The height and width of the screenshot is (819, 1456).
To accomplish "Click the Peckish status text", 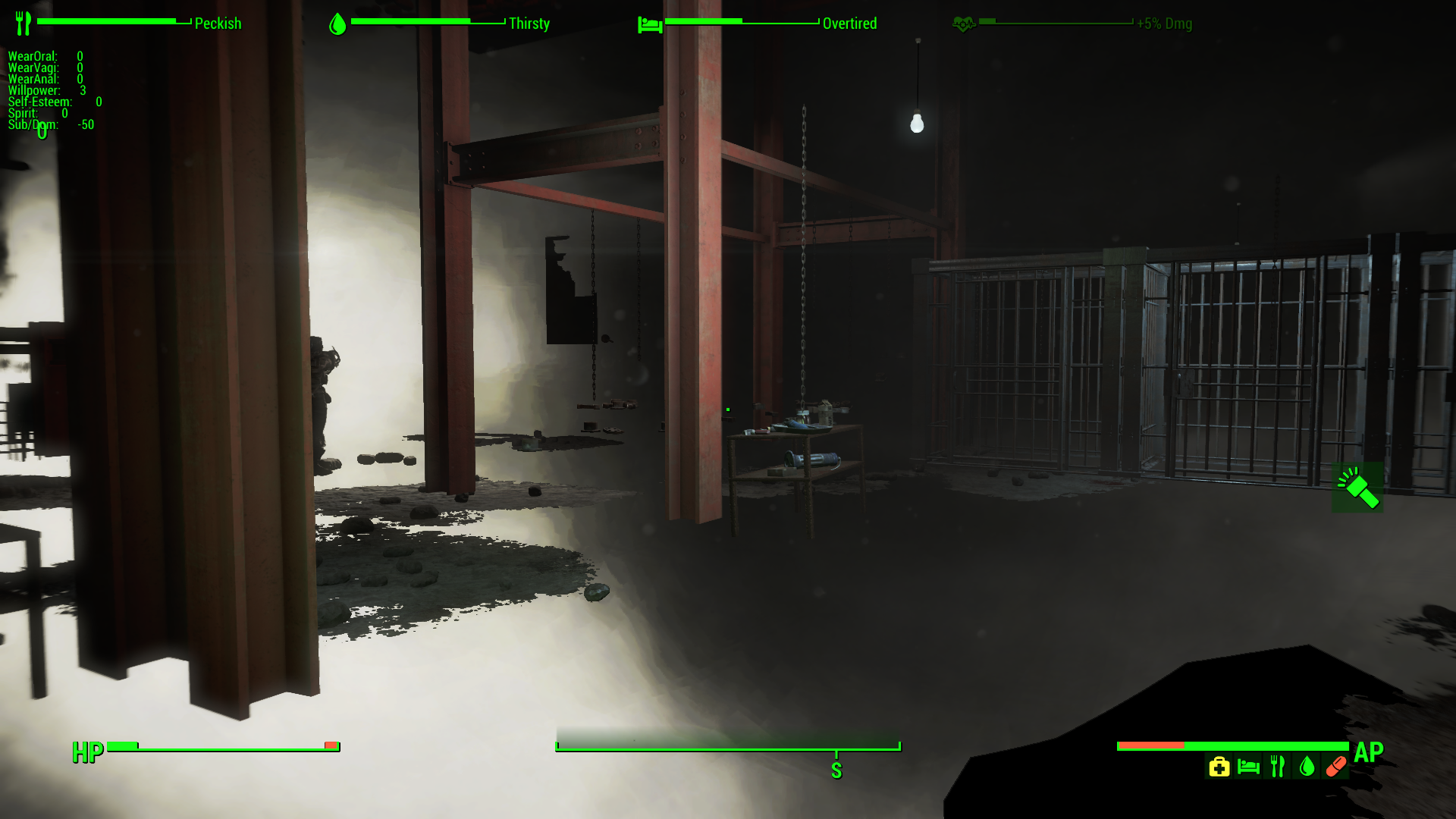I will click(218, 24).
